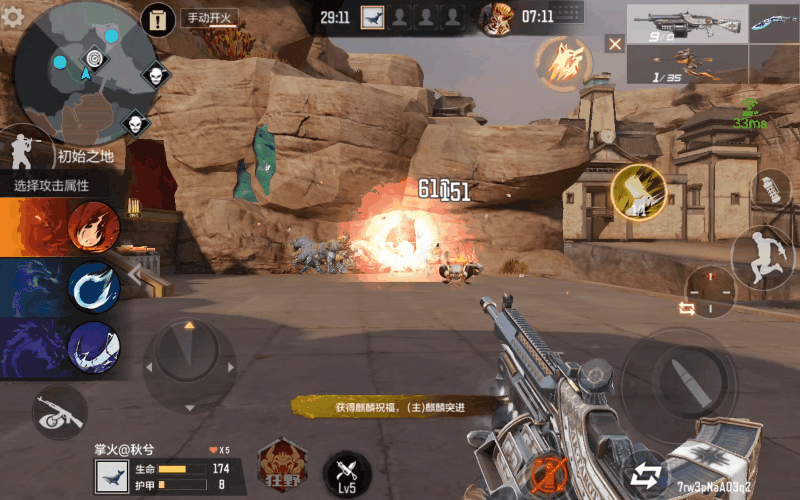Switch to the blue melee weapon slot

774,22
